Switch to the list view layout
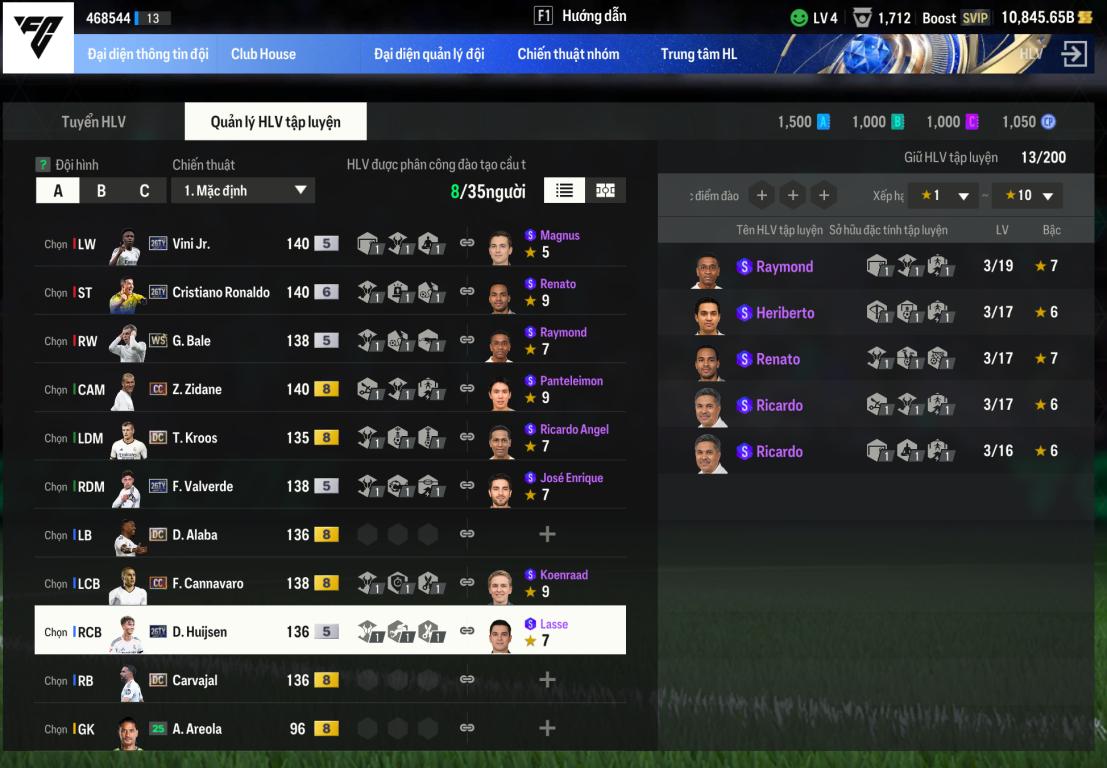 564,190
